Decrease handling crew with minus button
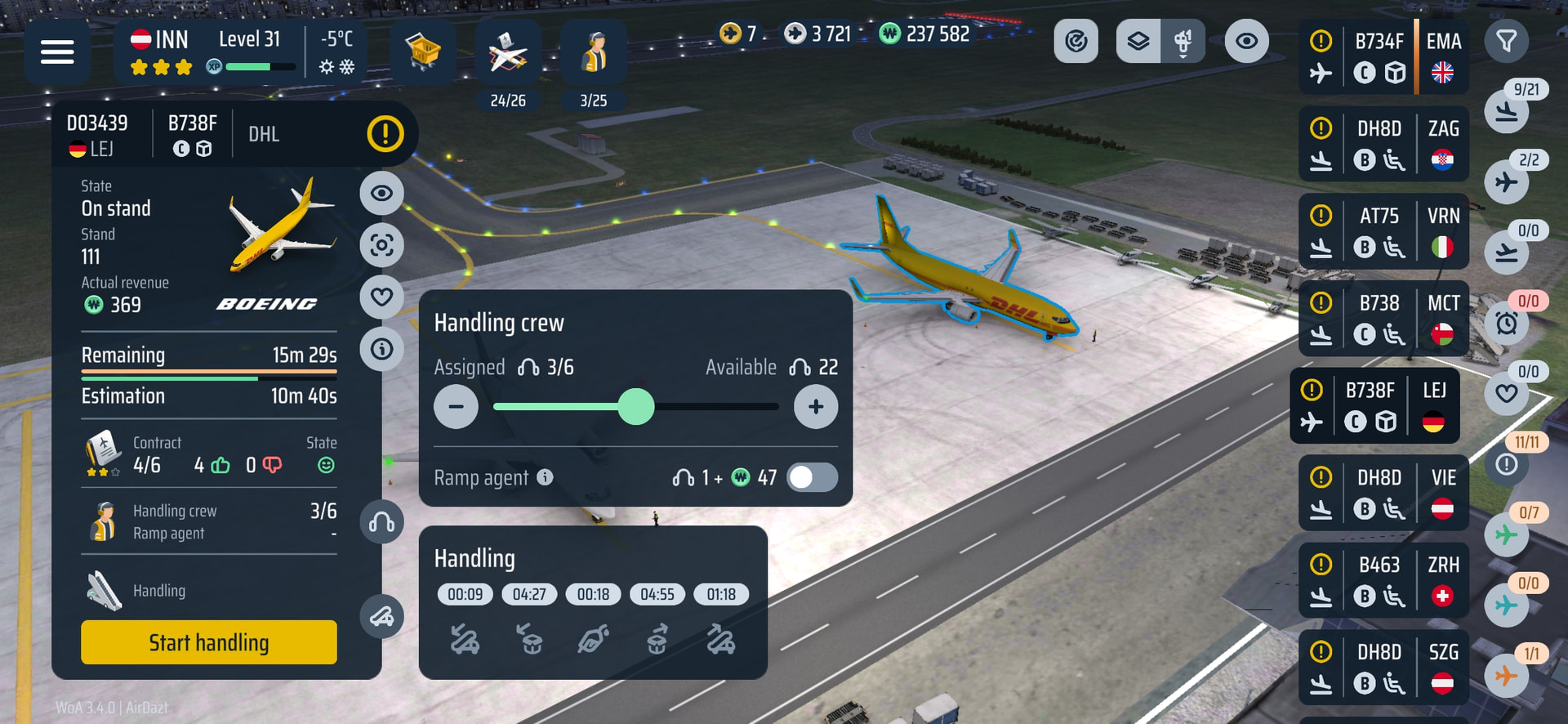1568x724 pixels. click(456, 407)
